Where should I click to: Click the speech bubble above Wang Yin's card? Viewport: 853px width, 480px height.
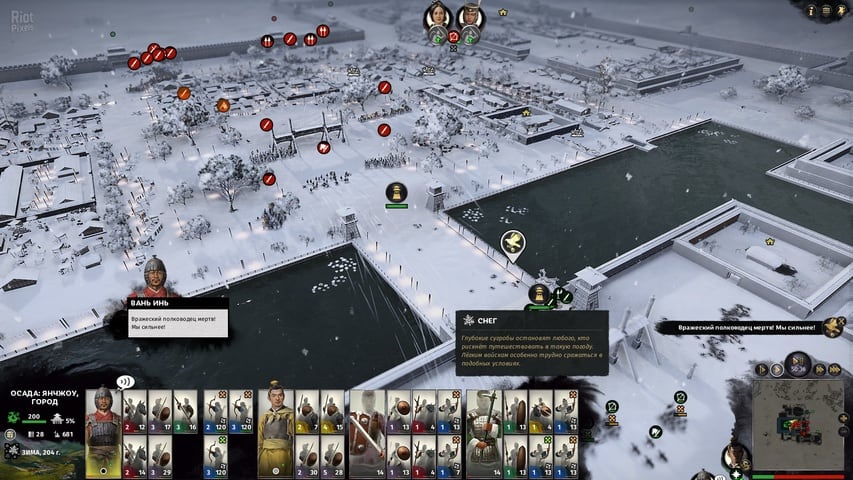coord(125,381)
